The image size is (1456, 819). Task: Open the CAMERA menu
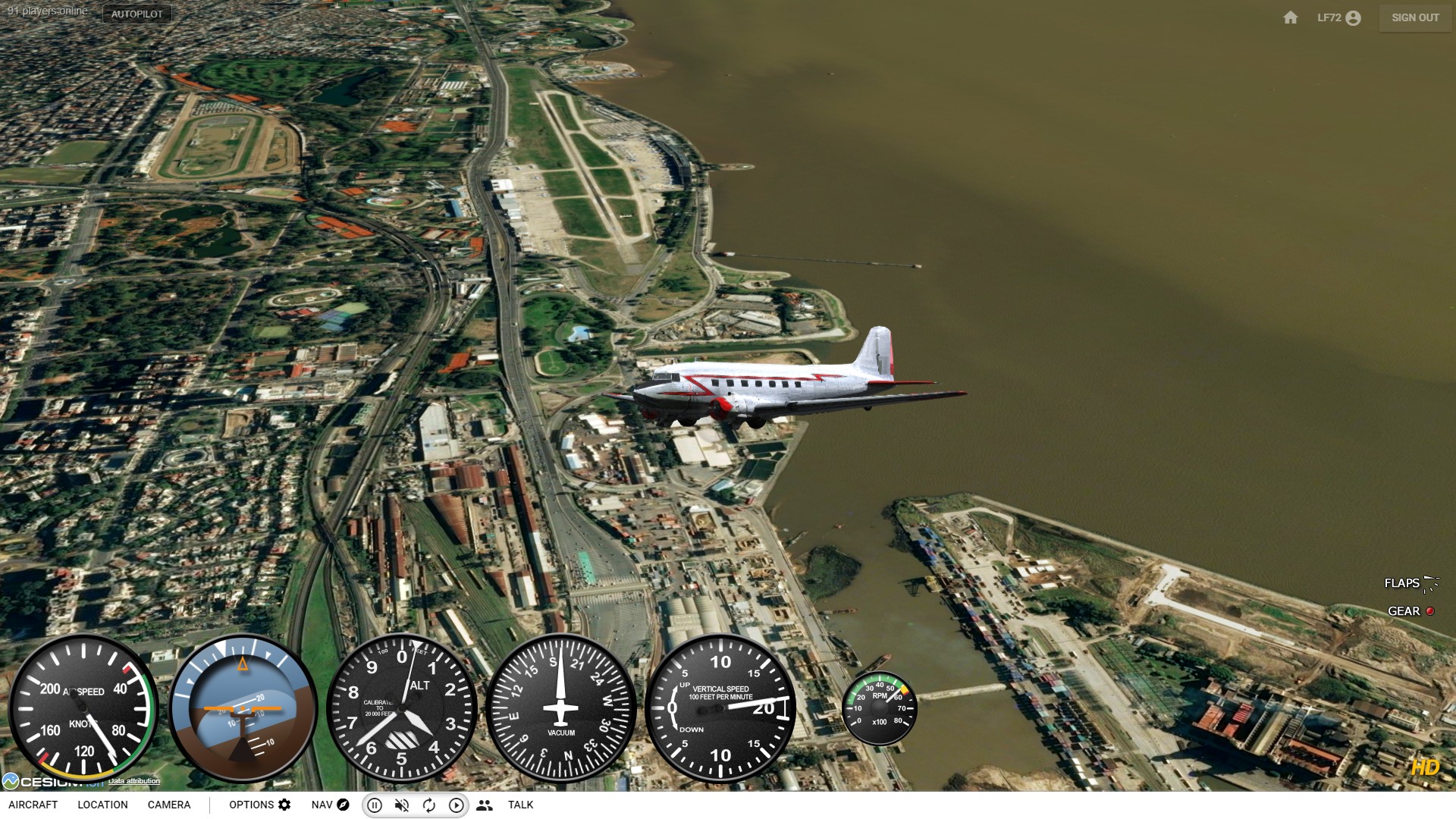pyautogui.click(x=169, y=805)
